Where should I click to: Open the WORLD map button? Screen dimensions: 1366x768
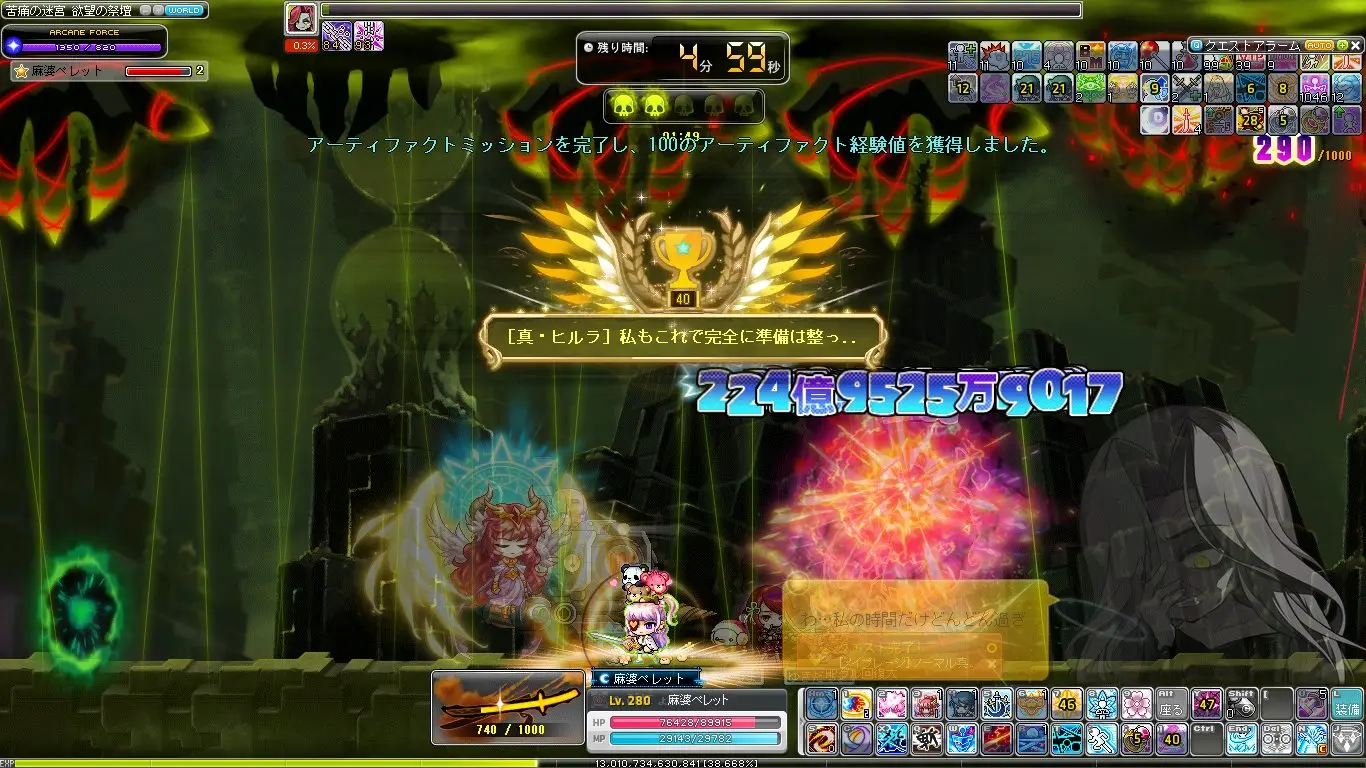coord(185,10)
